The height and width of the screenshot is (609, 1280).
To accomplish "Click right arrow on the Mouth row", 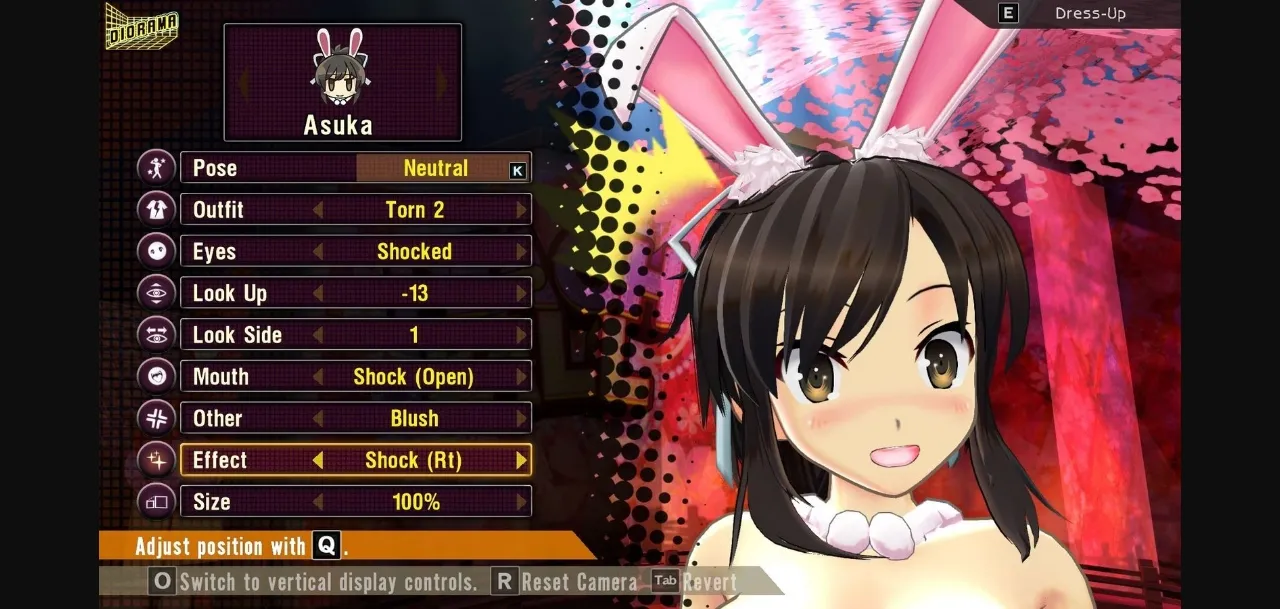I will click(x=521, y=377).
